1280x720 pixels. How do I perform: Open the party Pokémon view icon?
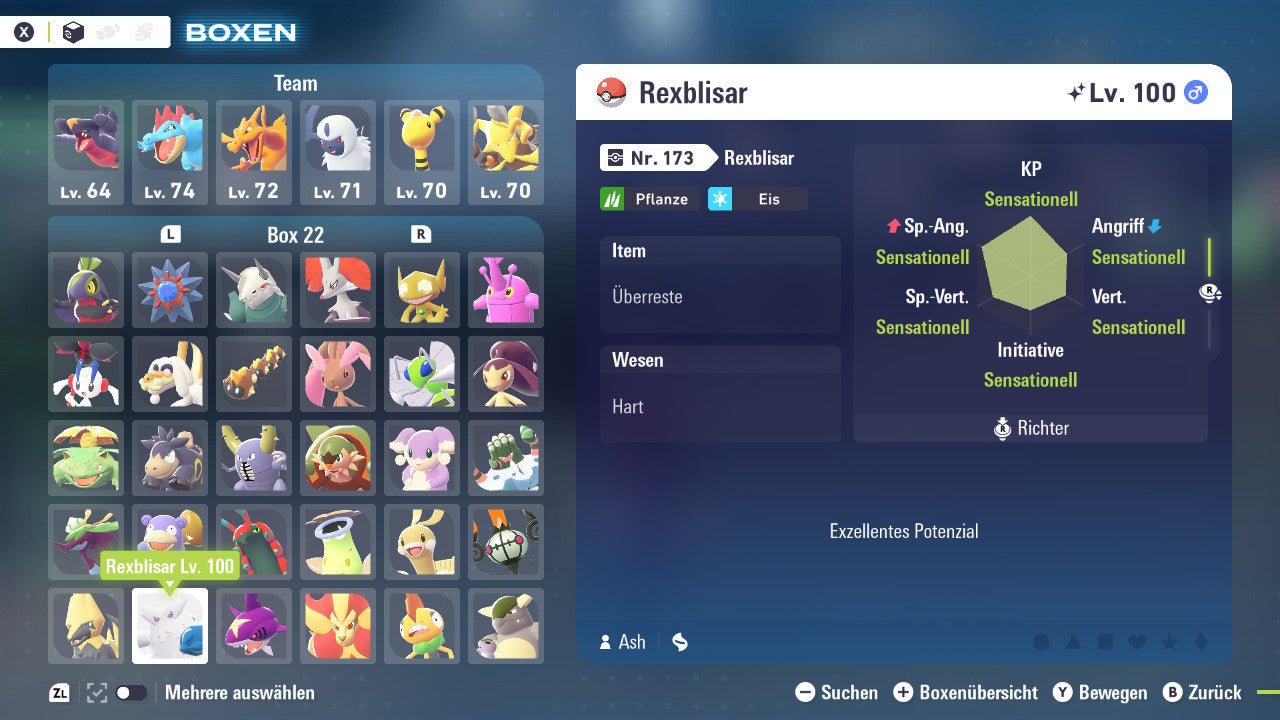click(107, 31)
